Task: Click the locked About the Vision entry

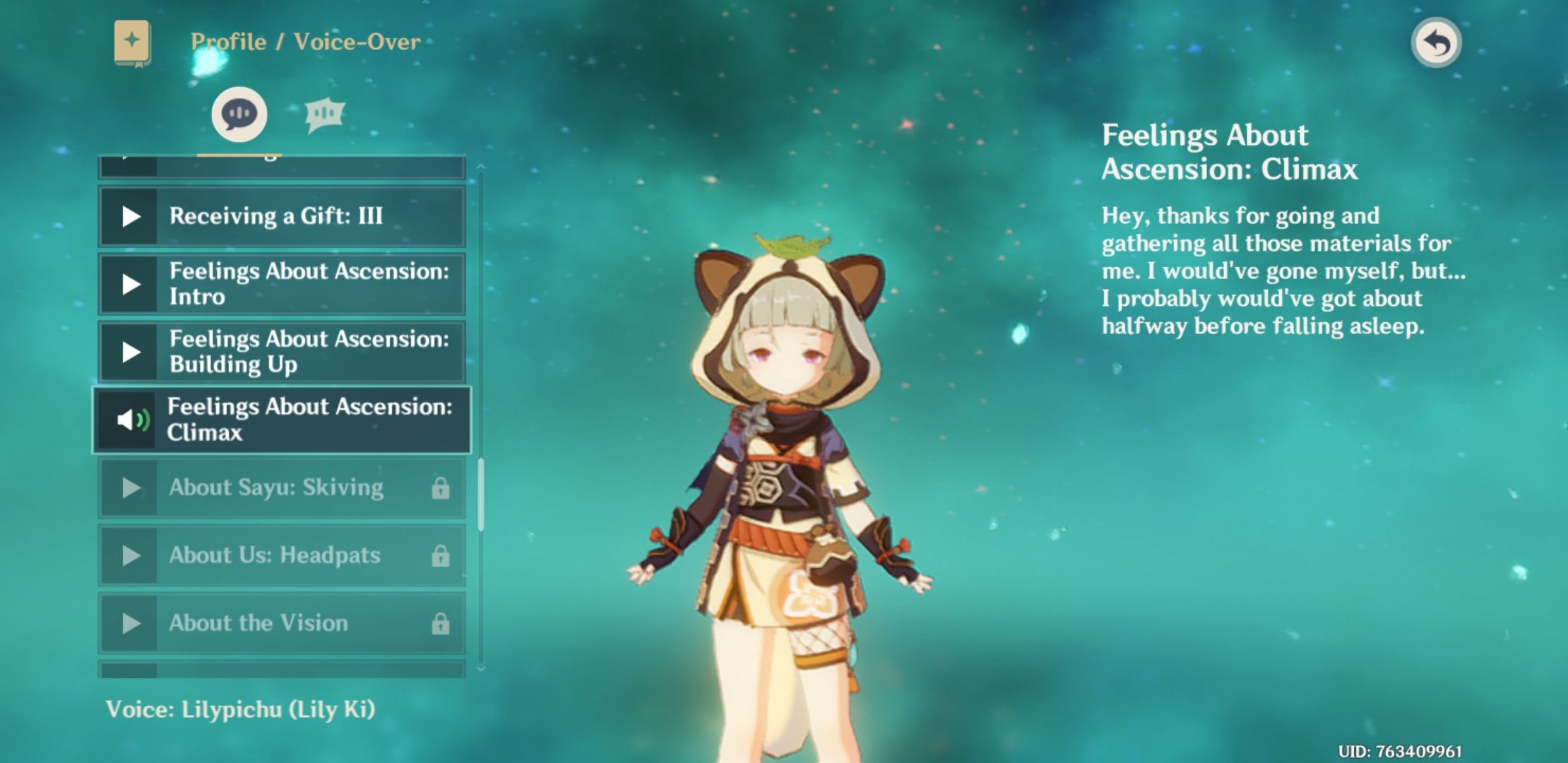Action: (281, 623)
